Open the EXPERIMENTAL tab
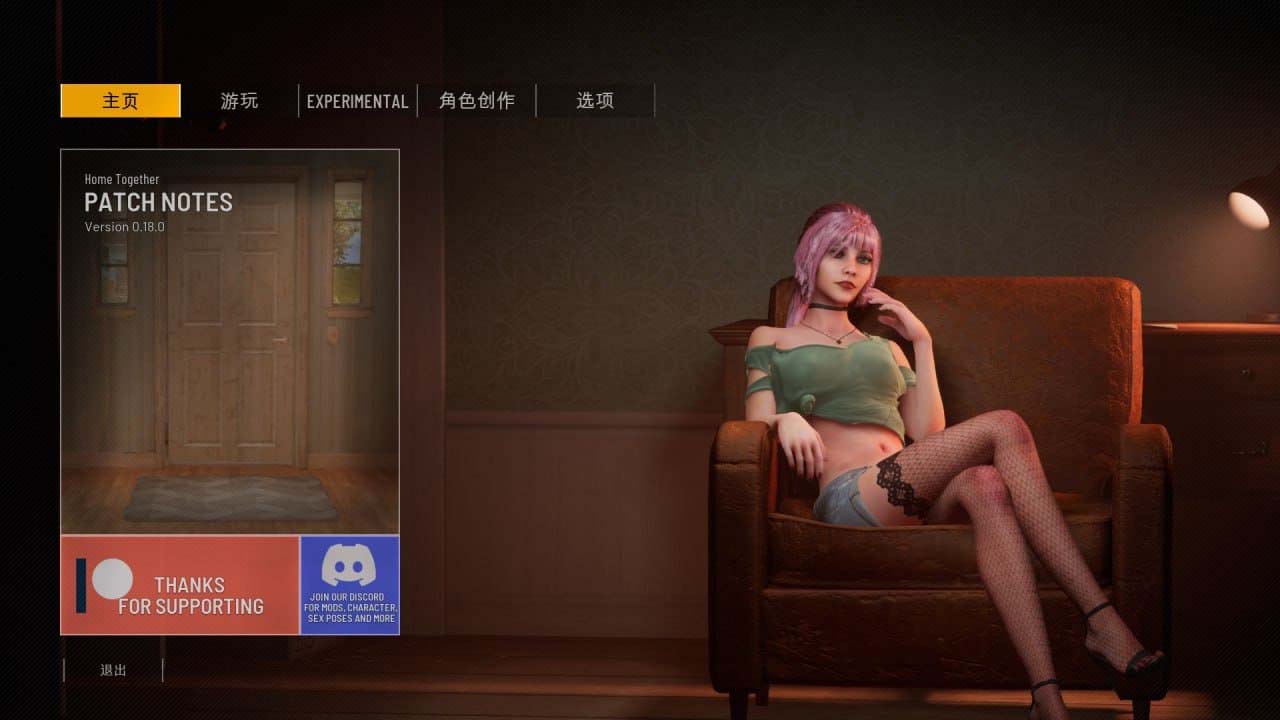Image resolution: width=1280 pixels, height=720 pixels. pos(357,101)
